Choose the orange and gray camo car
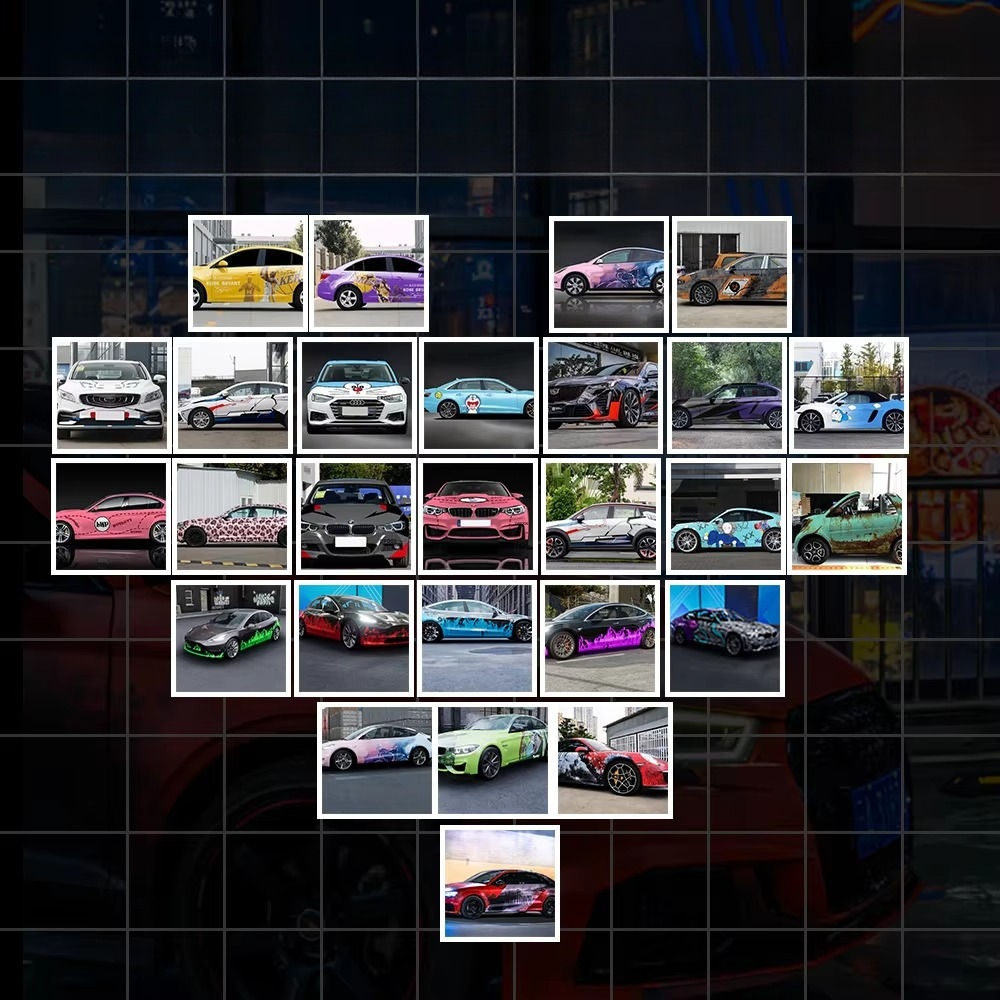1000x1000 pixels. click(731, 273)
